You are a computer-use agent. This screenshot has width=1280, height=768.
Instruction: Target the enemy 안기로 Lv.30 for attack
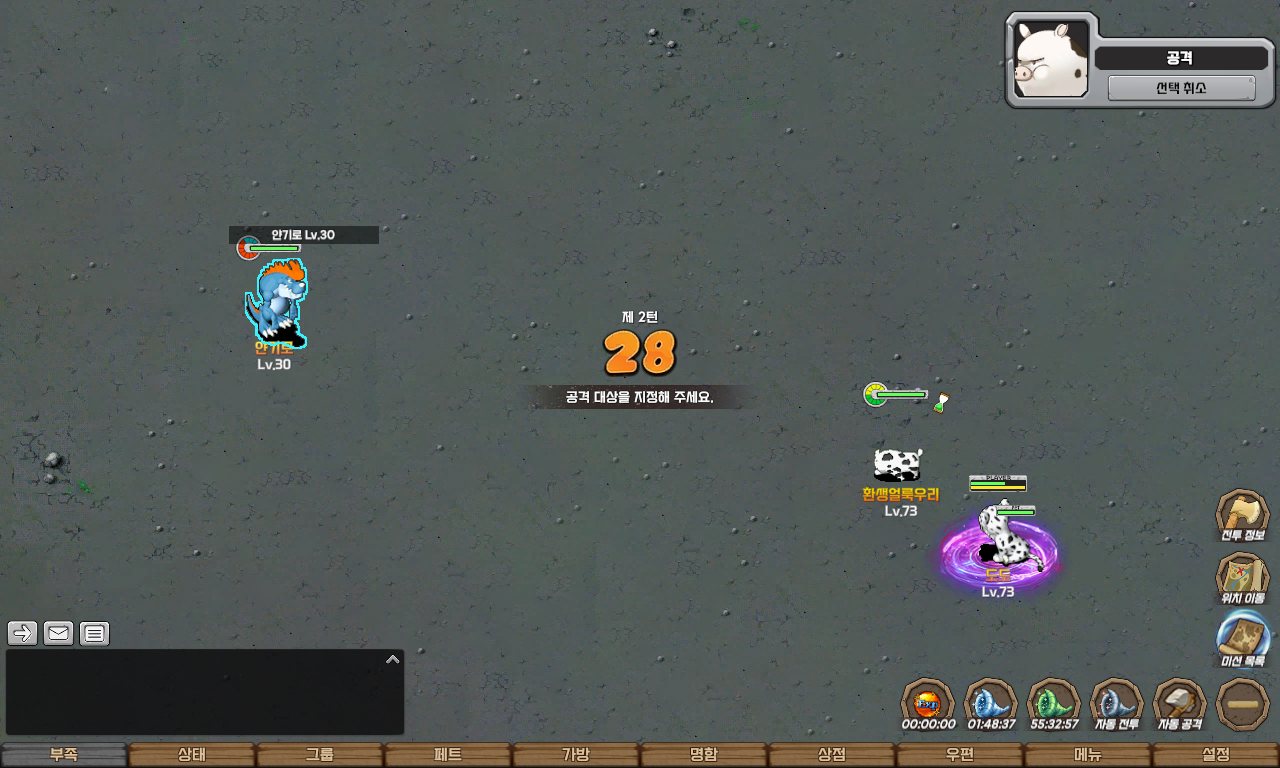point(277,304)
